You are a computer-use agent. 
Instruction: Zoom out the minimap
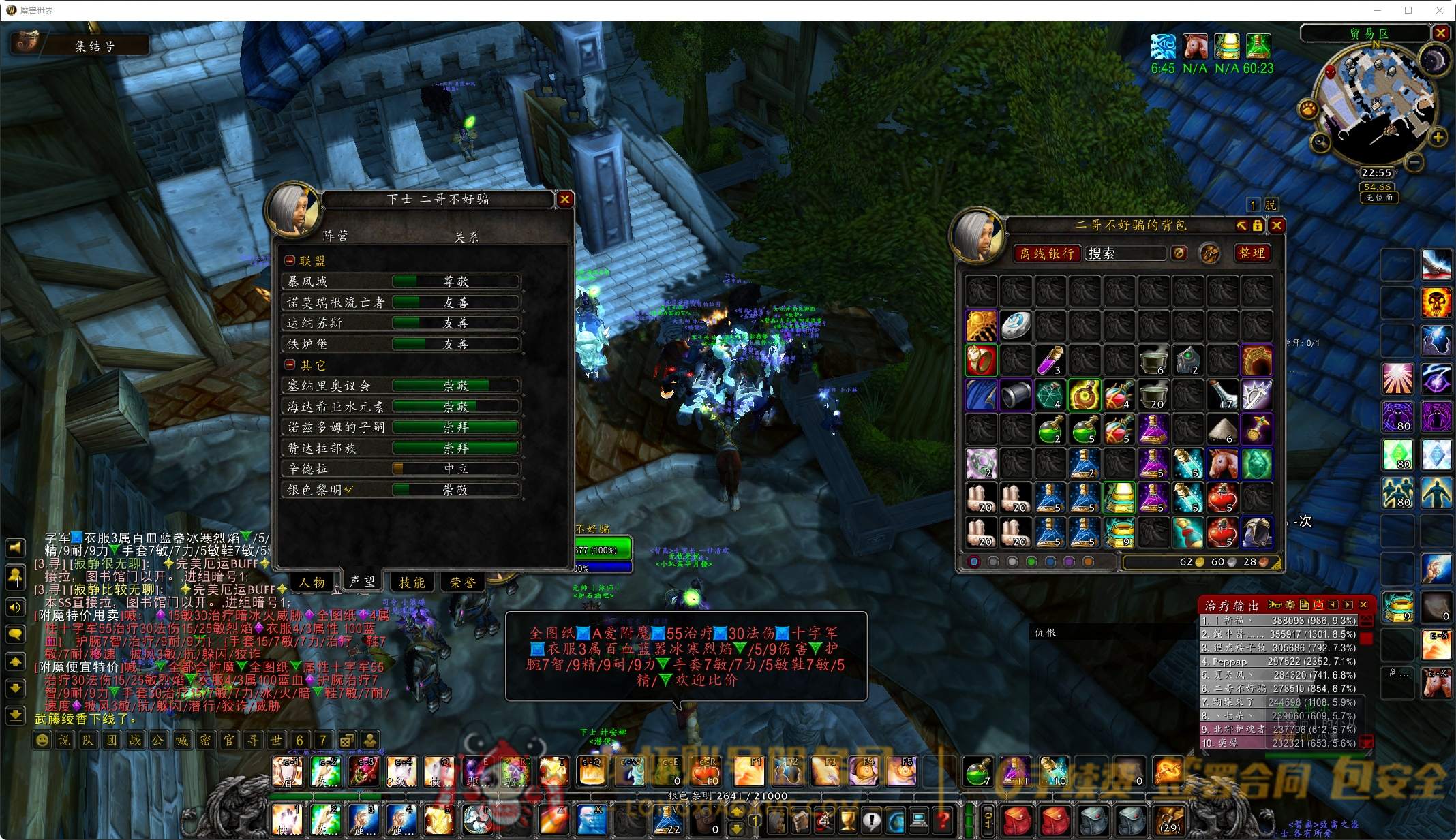pyautogui.click(x=1414, y=162)
